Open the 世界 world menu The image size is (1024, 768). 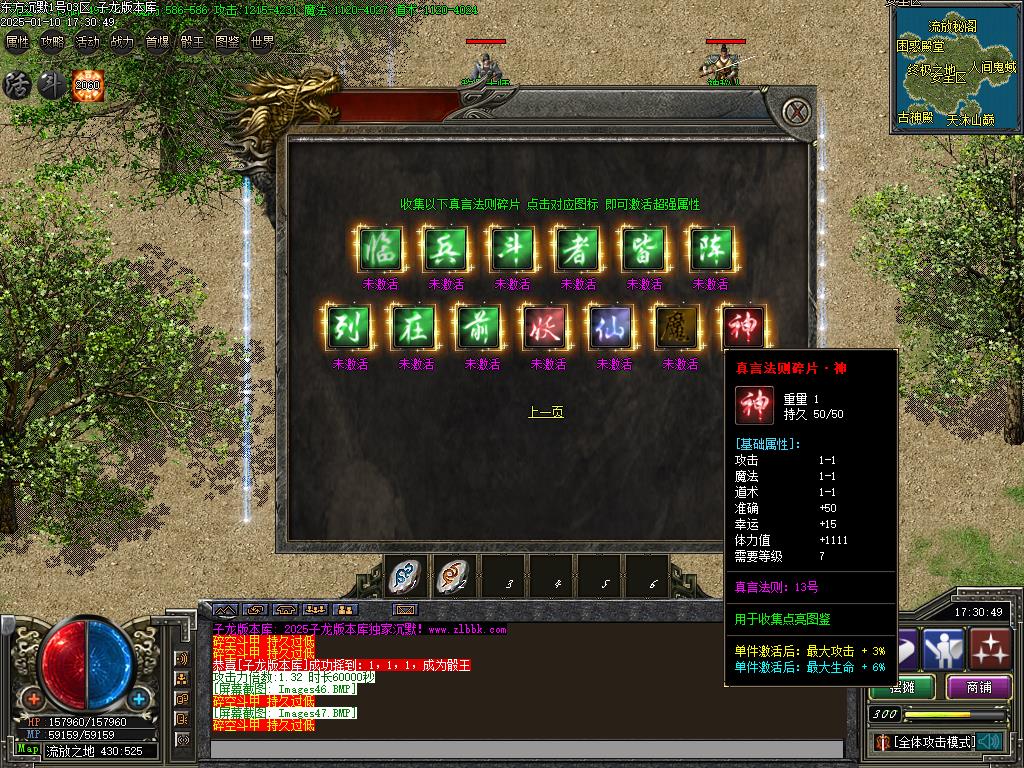pos(262,42)
